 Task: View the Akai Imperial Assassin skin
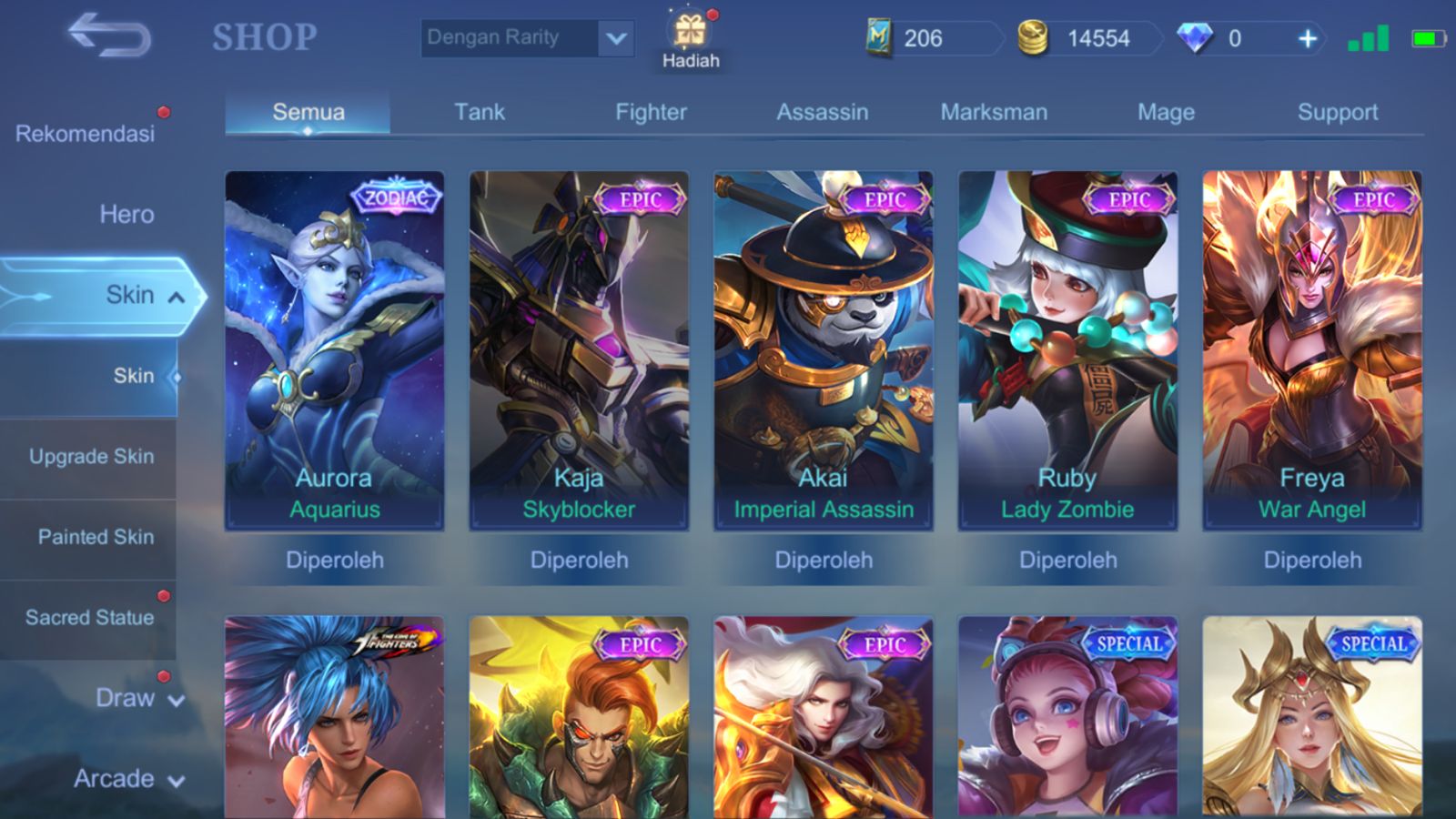pos(824,350)
